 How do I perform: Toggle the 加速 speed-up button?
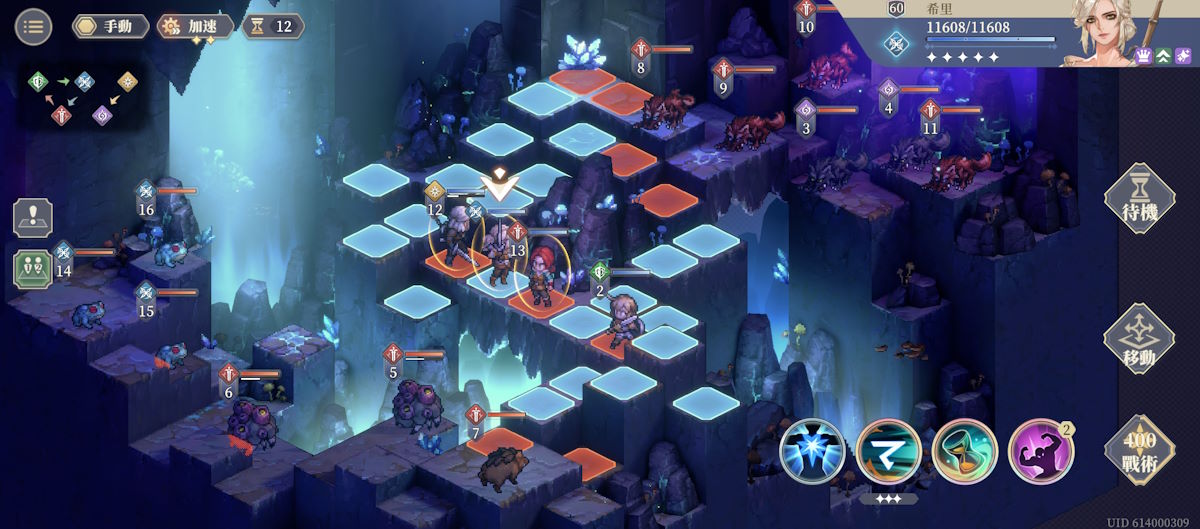[196, 26]
